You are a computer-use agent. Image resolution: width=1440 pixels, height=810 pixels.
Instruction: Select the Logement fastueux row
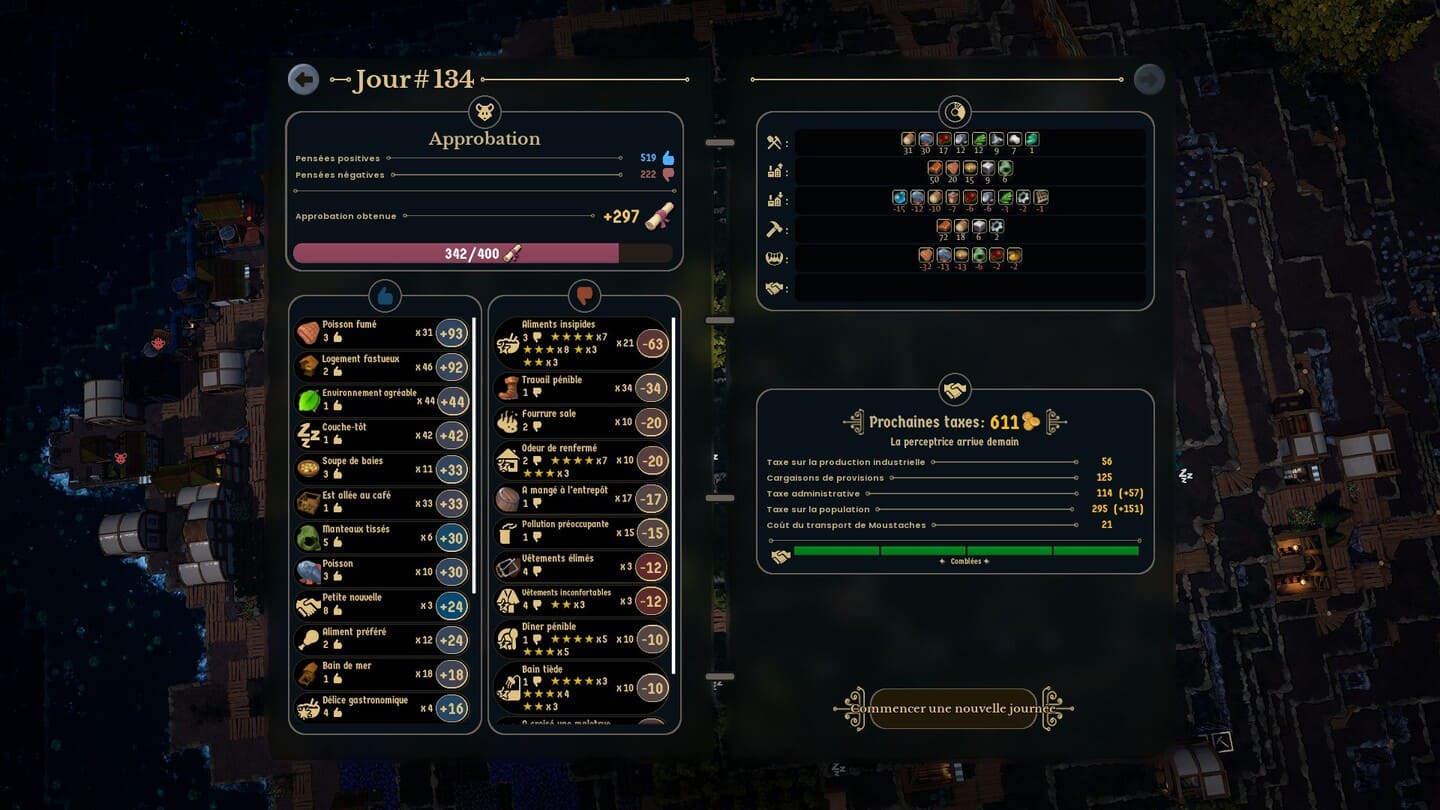(381, 366)
